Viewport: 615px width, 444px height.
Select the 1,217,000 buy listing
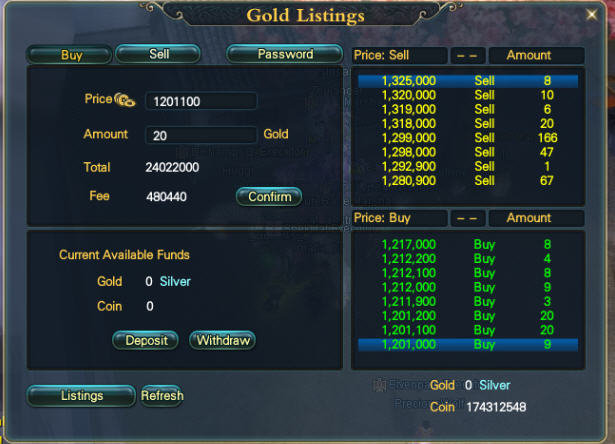click(x=467, y=244)
